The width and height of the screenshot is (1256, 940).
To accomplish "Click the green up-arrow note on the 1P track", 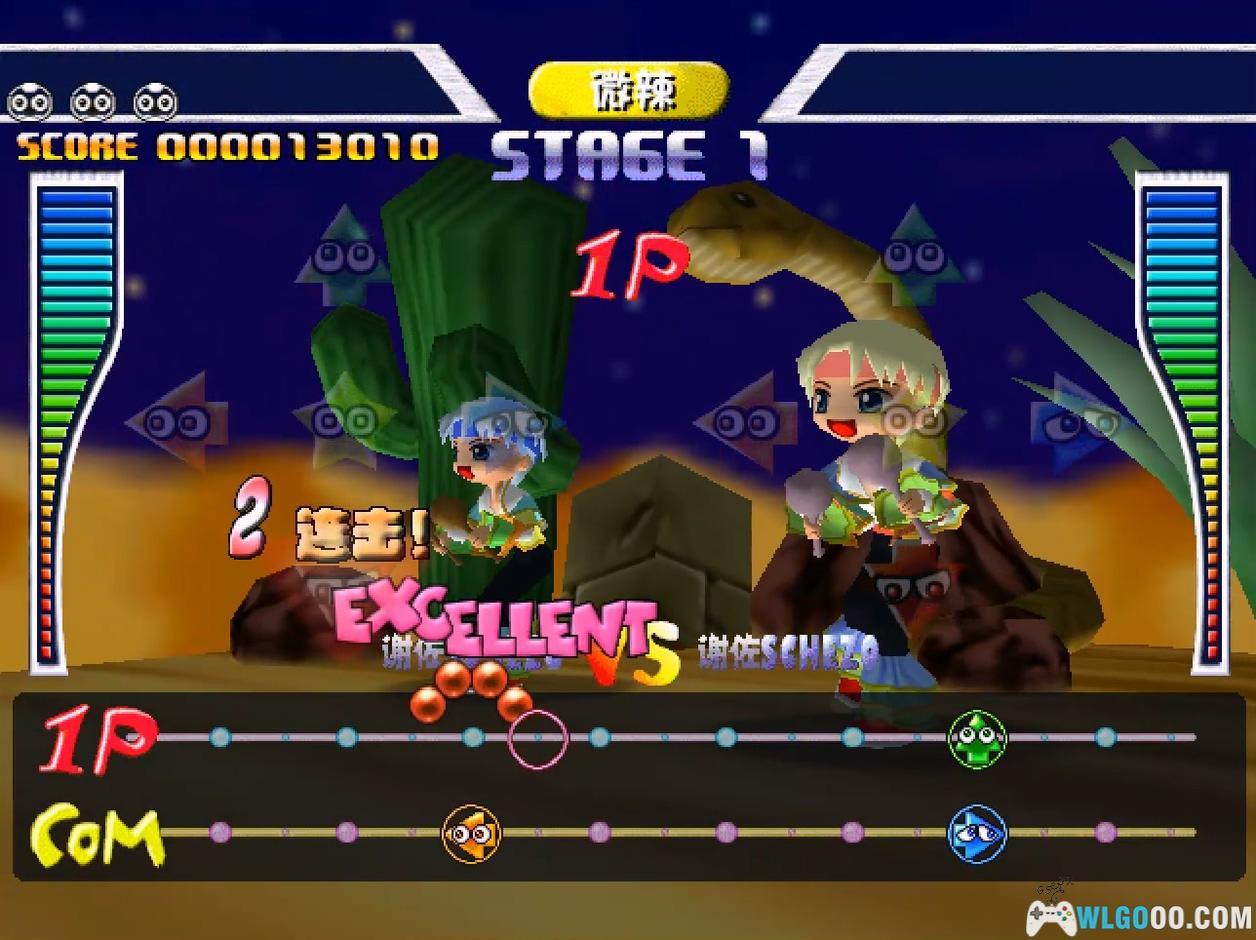I will (x=977, y=739).
